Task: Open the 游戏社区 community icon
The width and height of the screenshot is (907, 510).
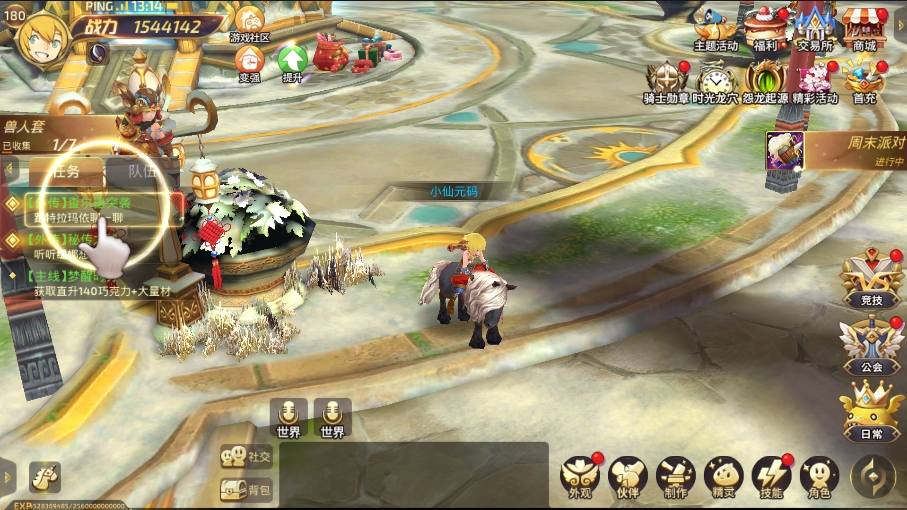Action: 249,20
